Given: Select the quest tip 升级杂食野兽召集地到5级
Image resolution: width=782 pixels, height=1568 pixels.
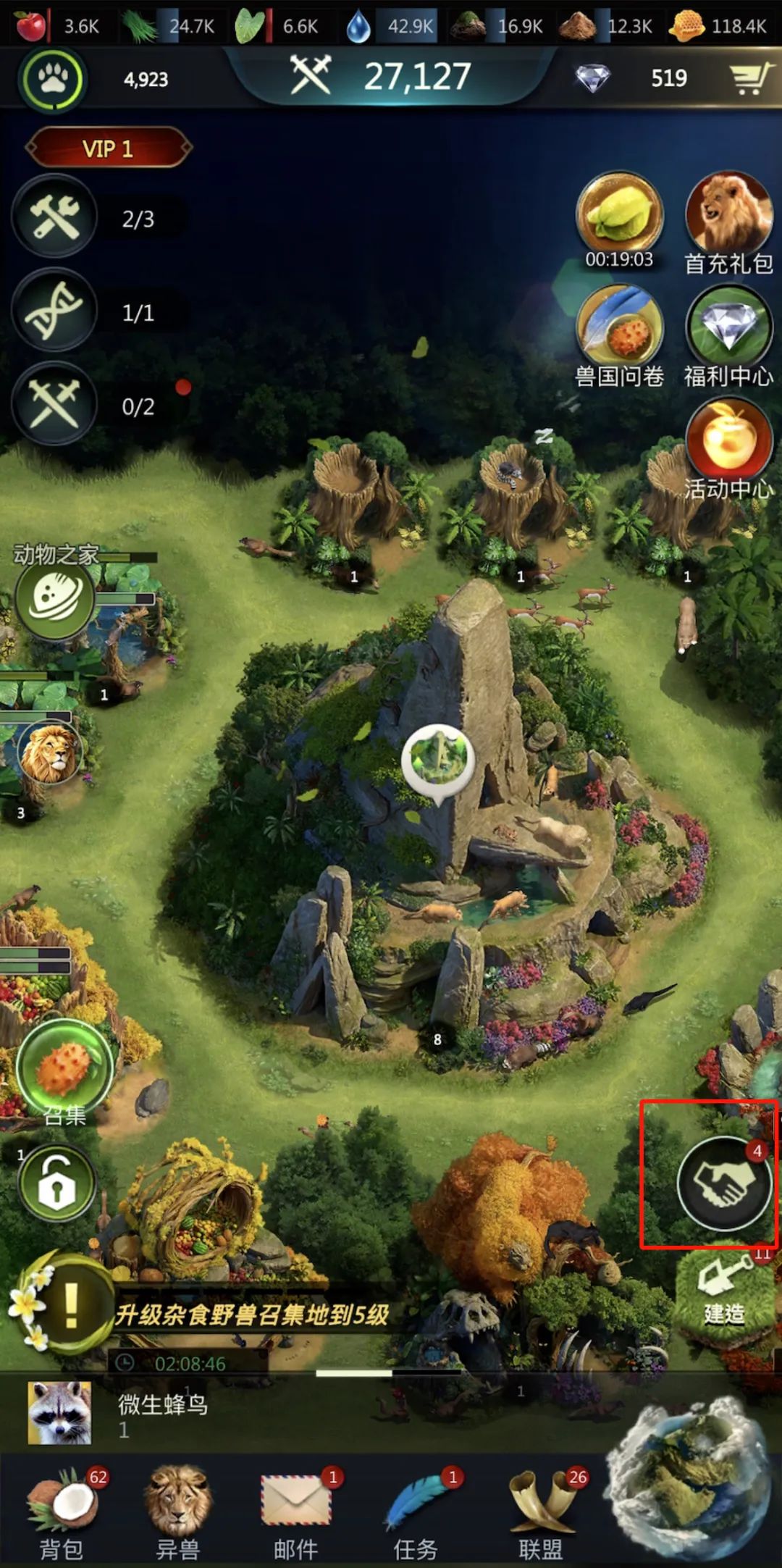Looking at the screenshot, I should [252, 1314].
